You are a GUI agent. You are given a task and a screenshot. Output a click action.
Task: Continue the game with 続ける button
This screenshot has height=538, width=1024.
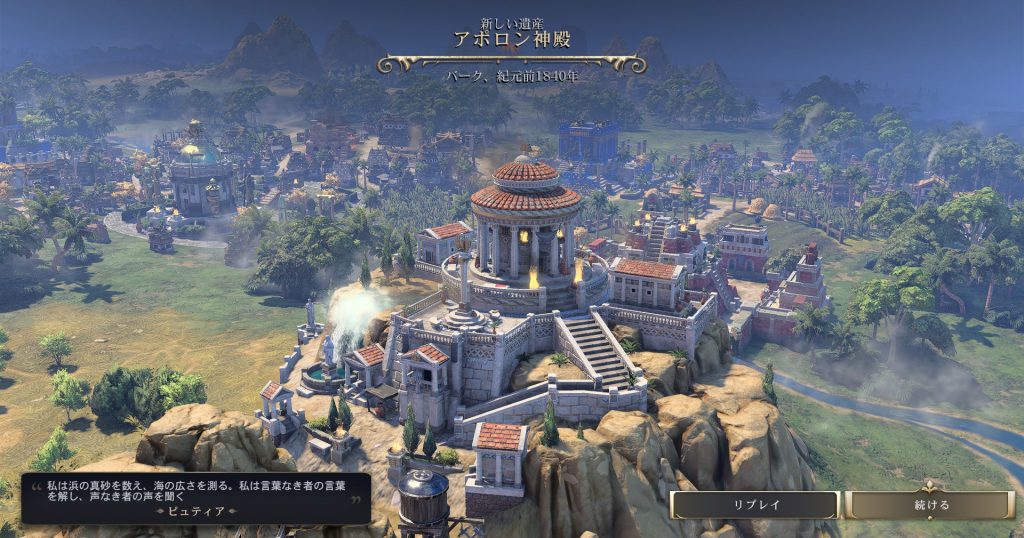click(x=930, y=505)
